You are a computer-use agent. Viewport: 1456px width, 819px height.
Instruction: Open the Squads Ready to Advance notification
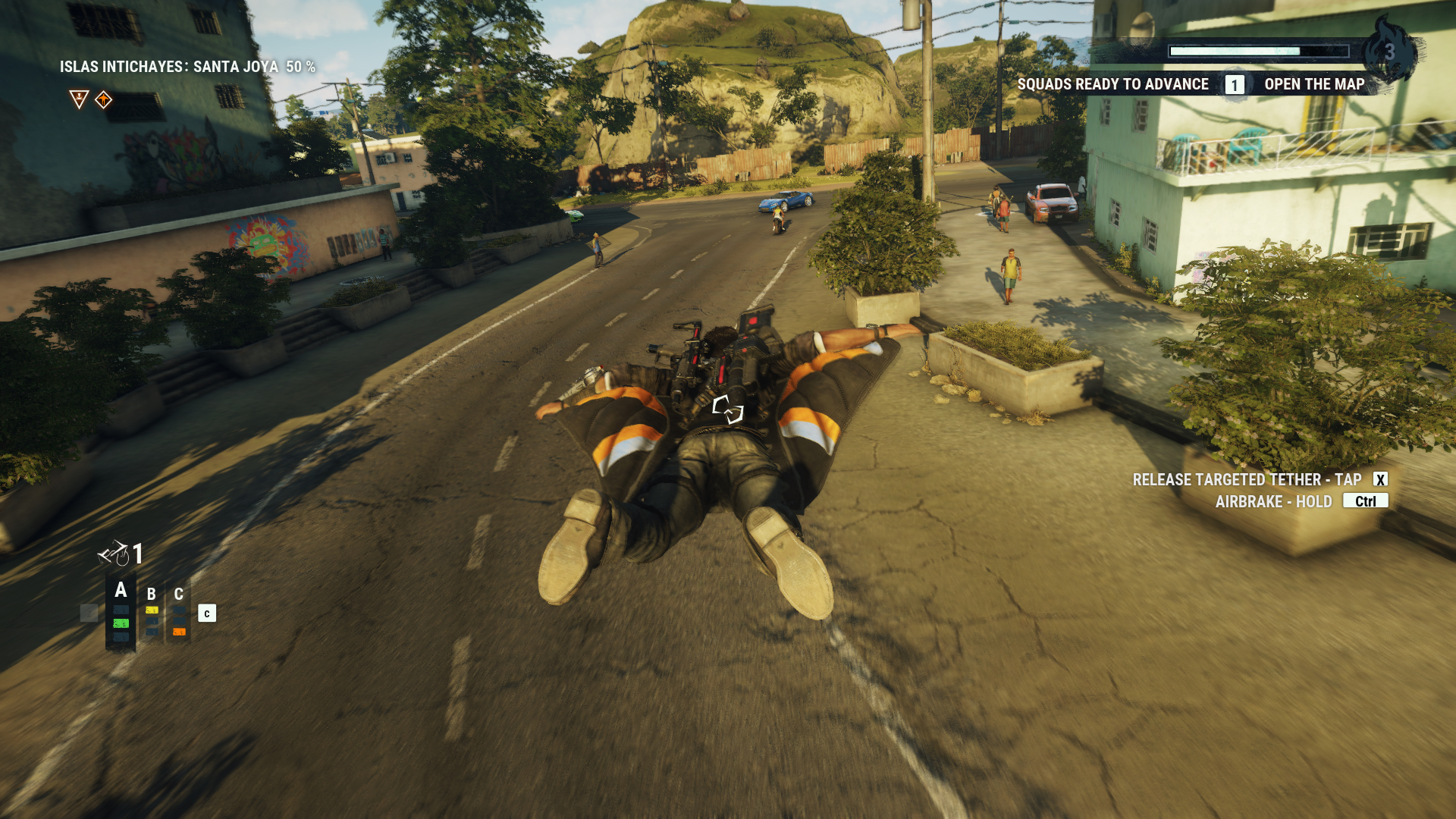[1112, 84]
